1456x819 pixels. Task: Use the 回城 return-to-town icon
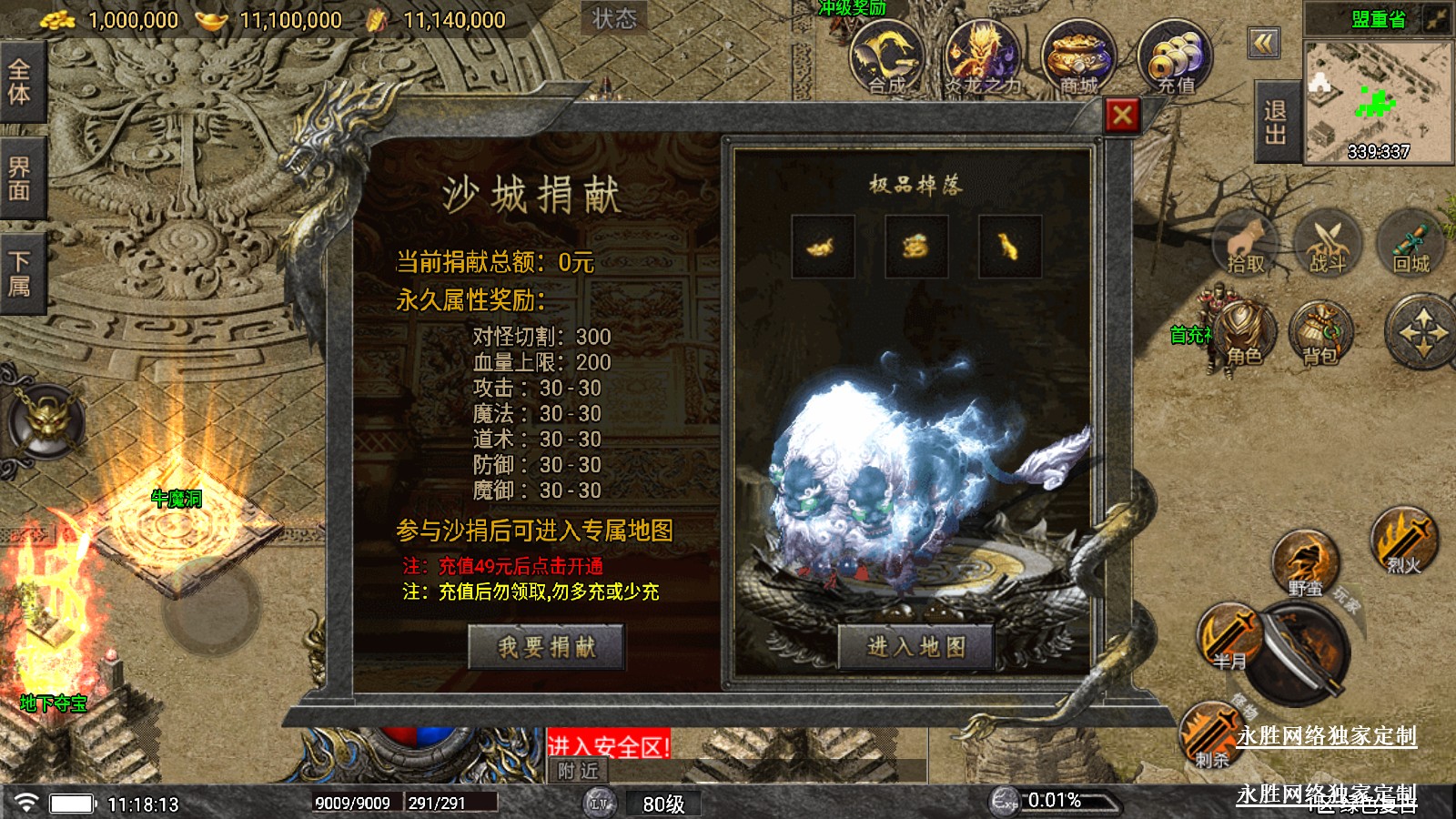coord(1410,244)
